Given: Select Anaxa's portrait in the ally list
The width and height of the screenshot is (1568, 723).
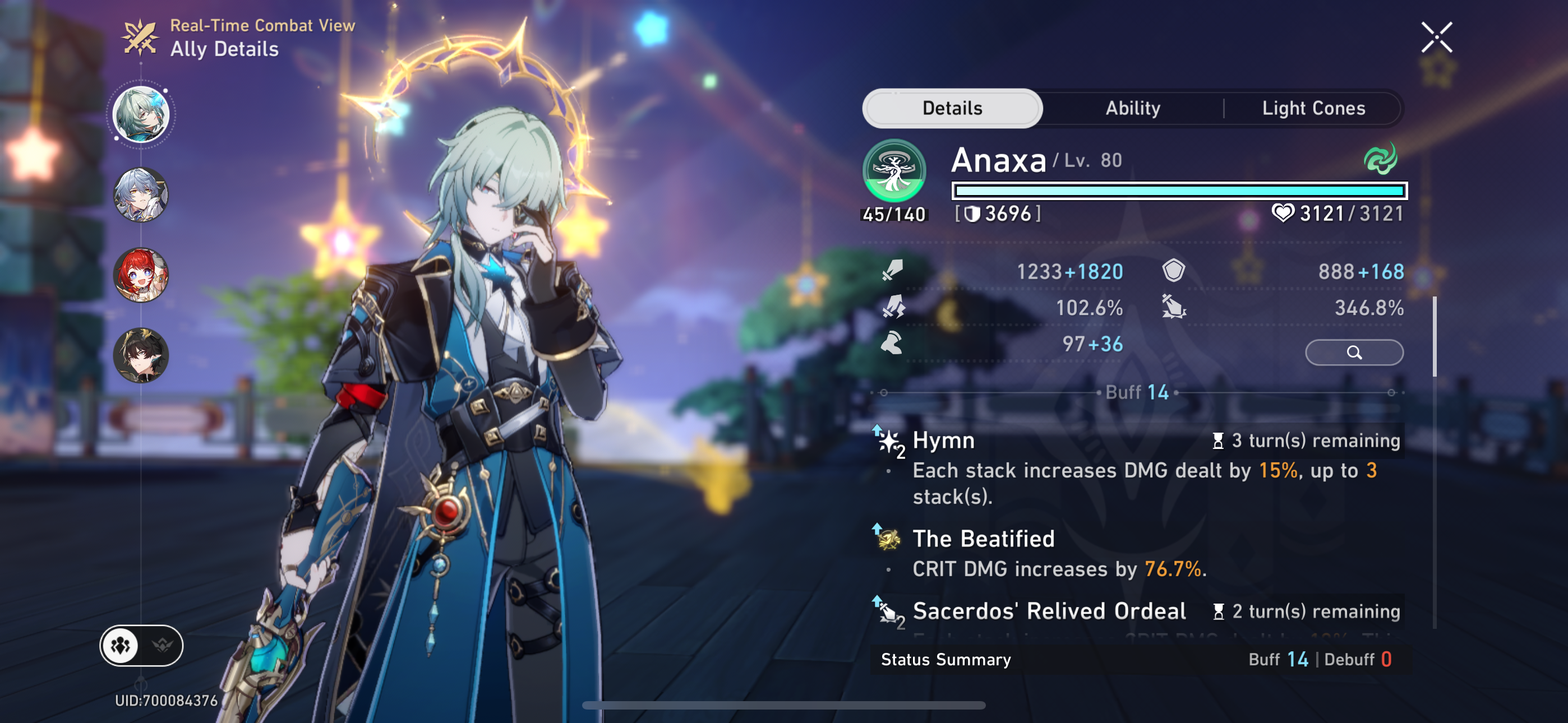Looking at the screenshot, I should [141, 114].
